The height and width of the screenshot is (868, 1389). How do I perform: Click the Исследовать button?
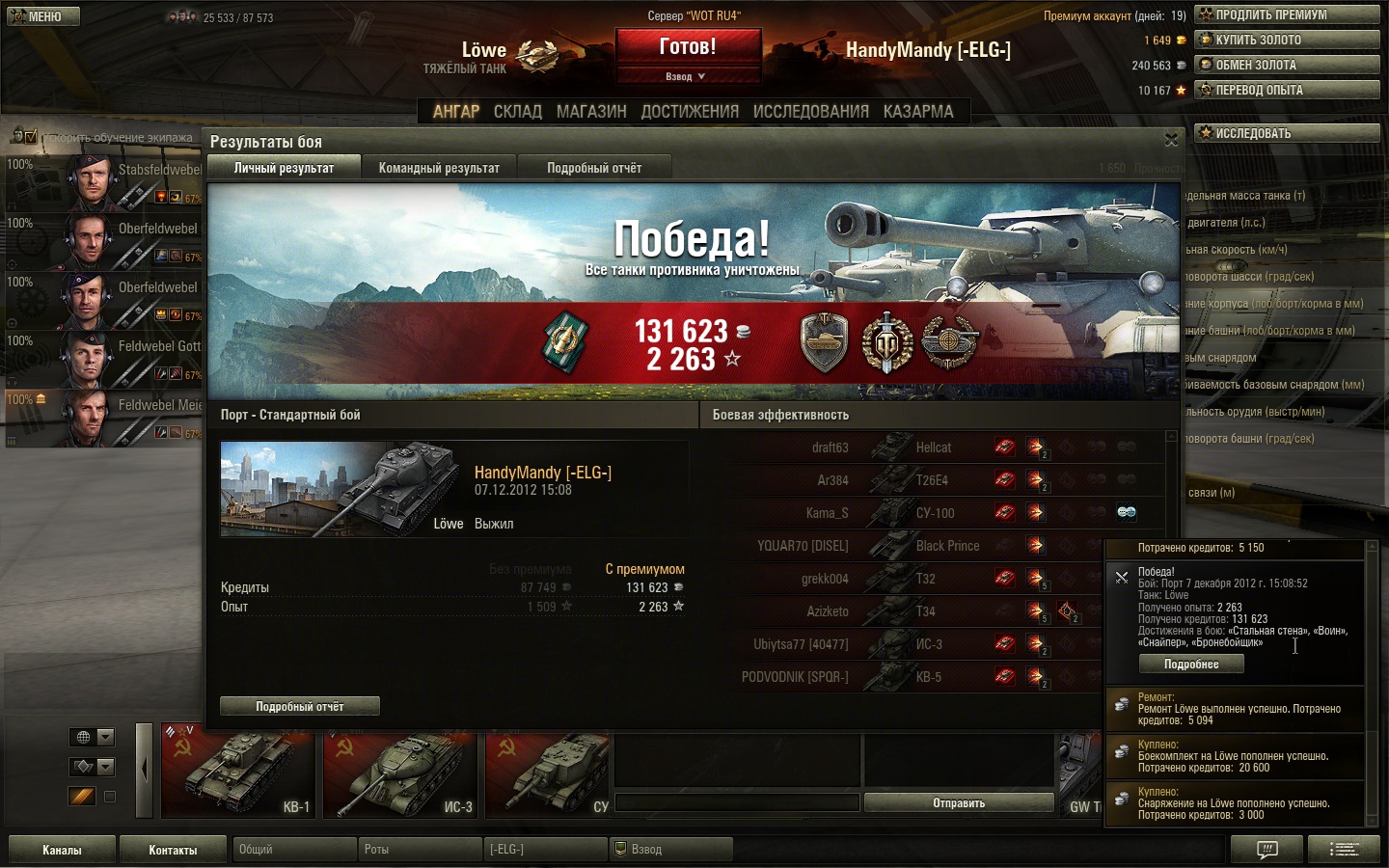1287,133
